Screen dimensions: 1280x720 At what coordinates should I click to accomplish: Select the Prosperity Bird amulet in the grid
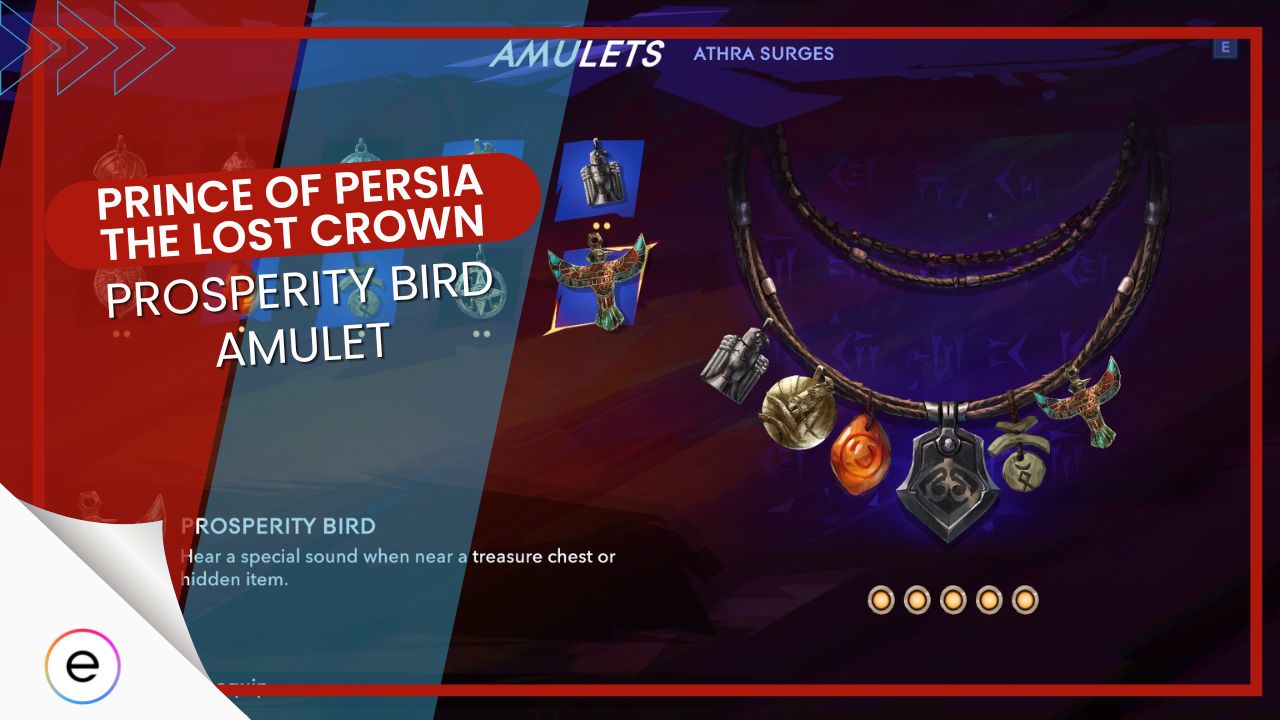pos(600,290)
